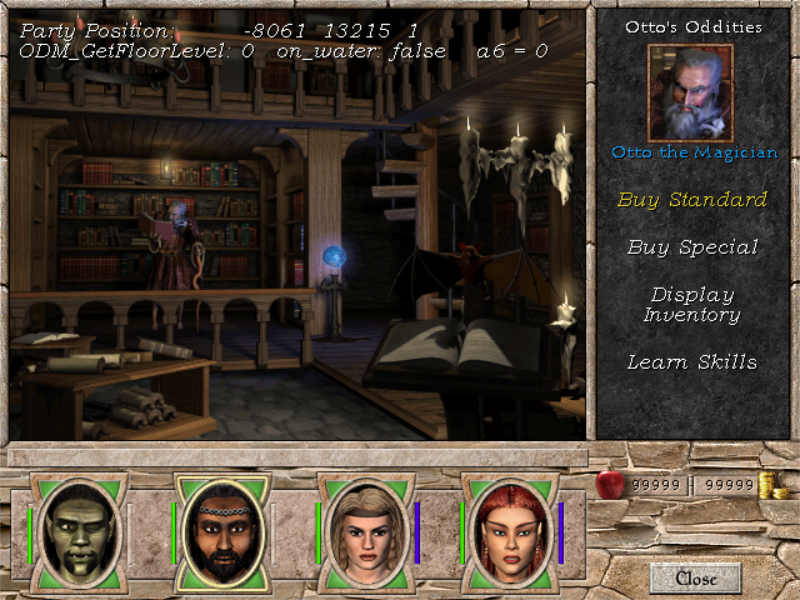This screenshot has height=600, width=800.
Task: Choose the Buy Standard option
Action: [x=692, y=199]
